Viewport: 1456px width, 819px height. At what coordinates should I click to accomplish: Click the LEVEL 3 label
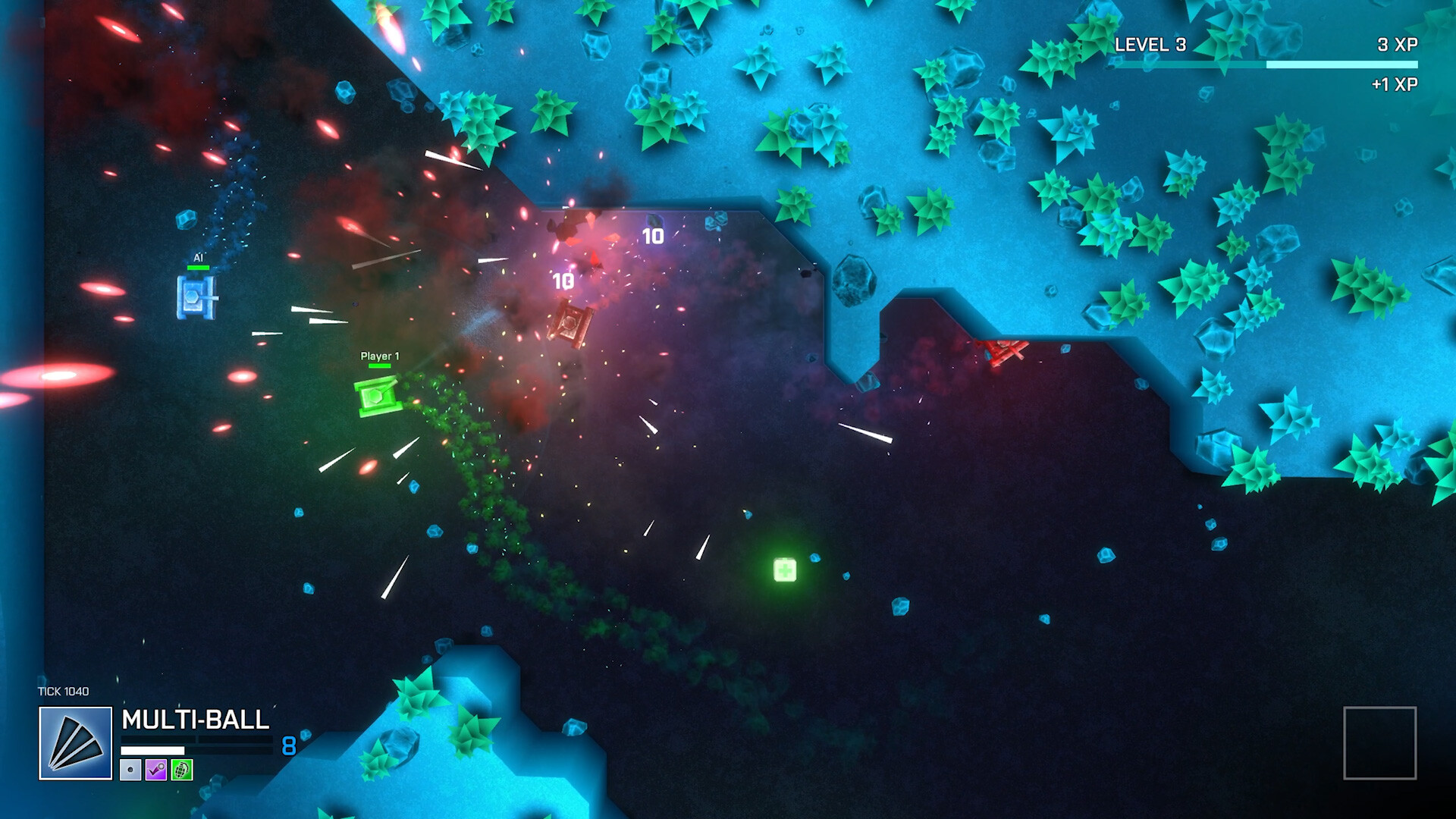[x=1153, y=45]
